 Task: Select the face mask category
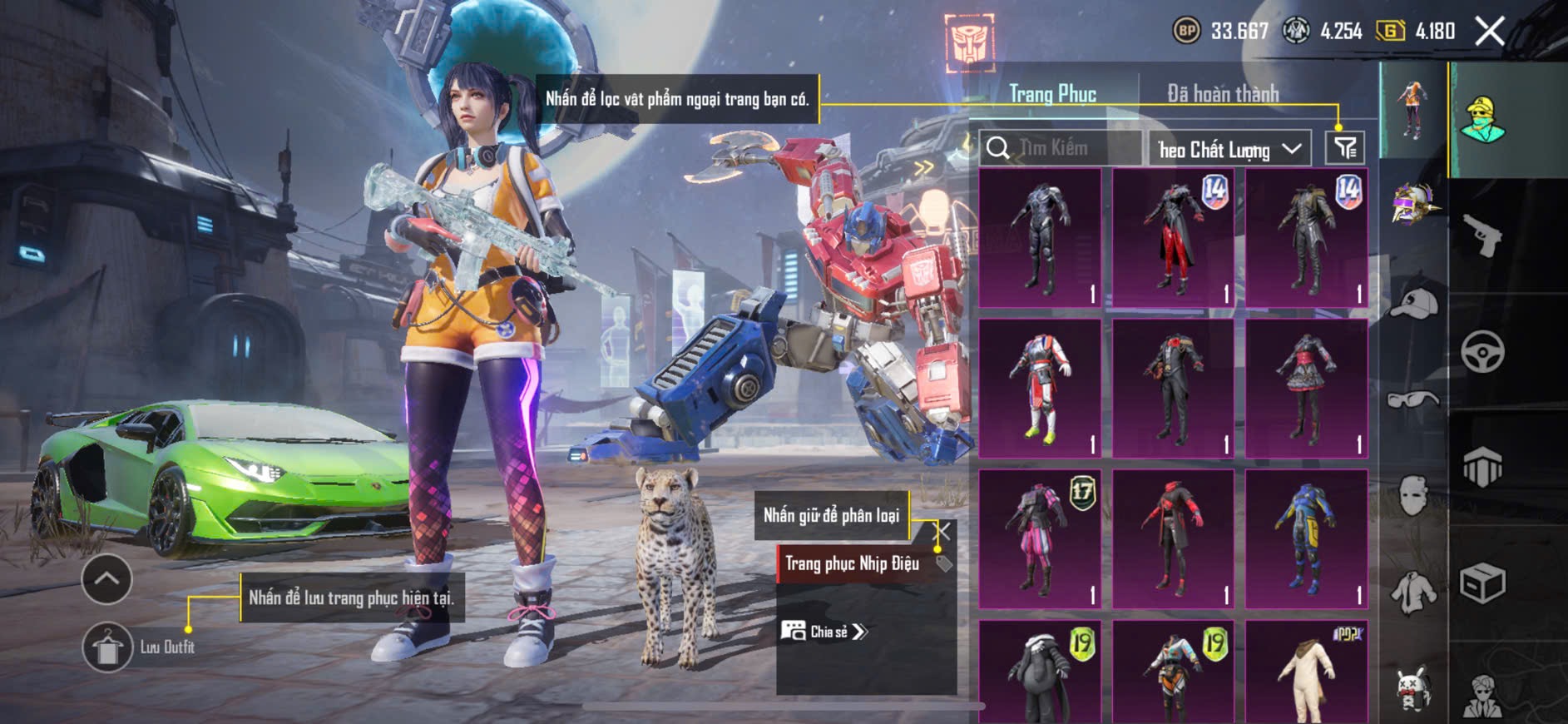point(1413,495)
